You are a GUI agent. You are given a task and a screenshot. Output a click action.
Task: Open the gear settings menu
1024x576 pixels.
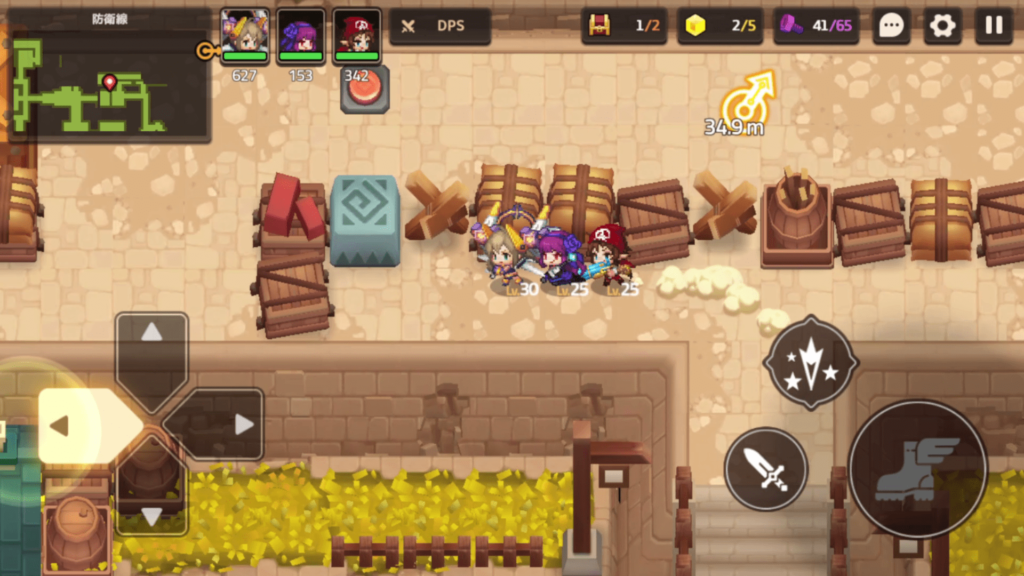tap(942, 26)
